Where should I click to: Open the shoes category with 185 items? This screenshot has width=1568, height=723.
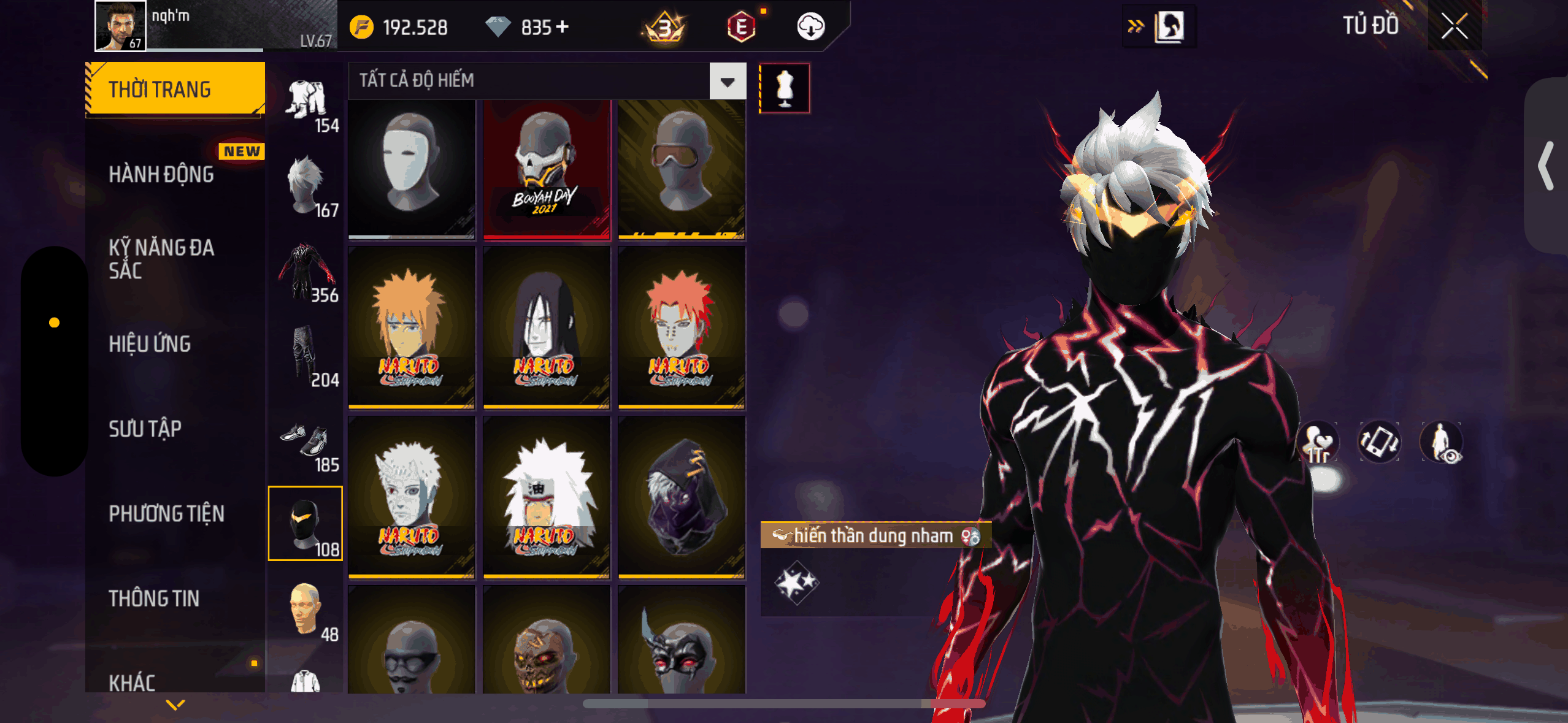306,446
